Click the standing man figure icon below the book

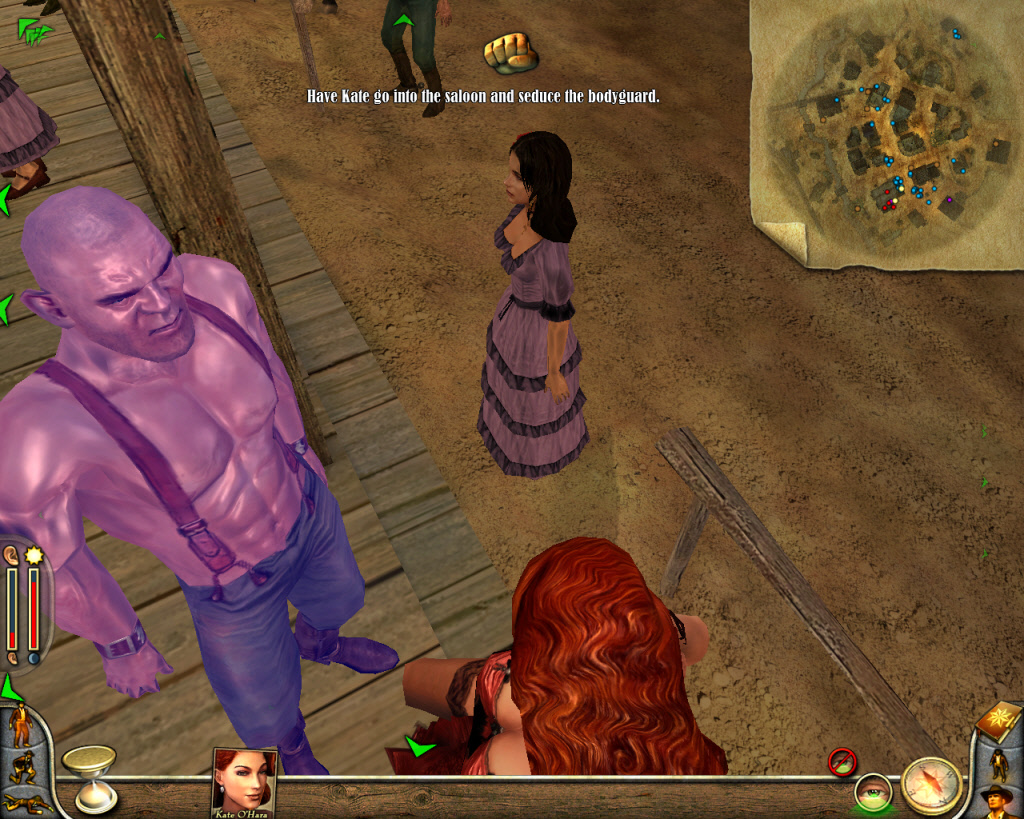(x=998, y=763)
